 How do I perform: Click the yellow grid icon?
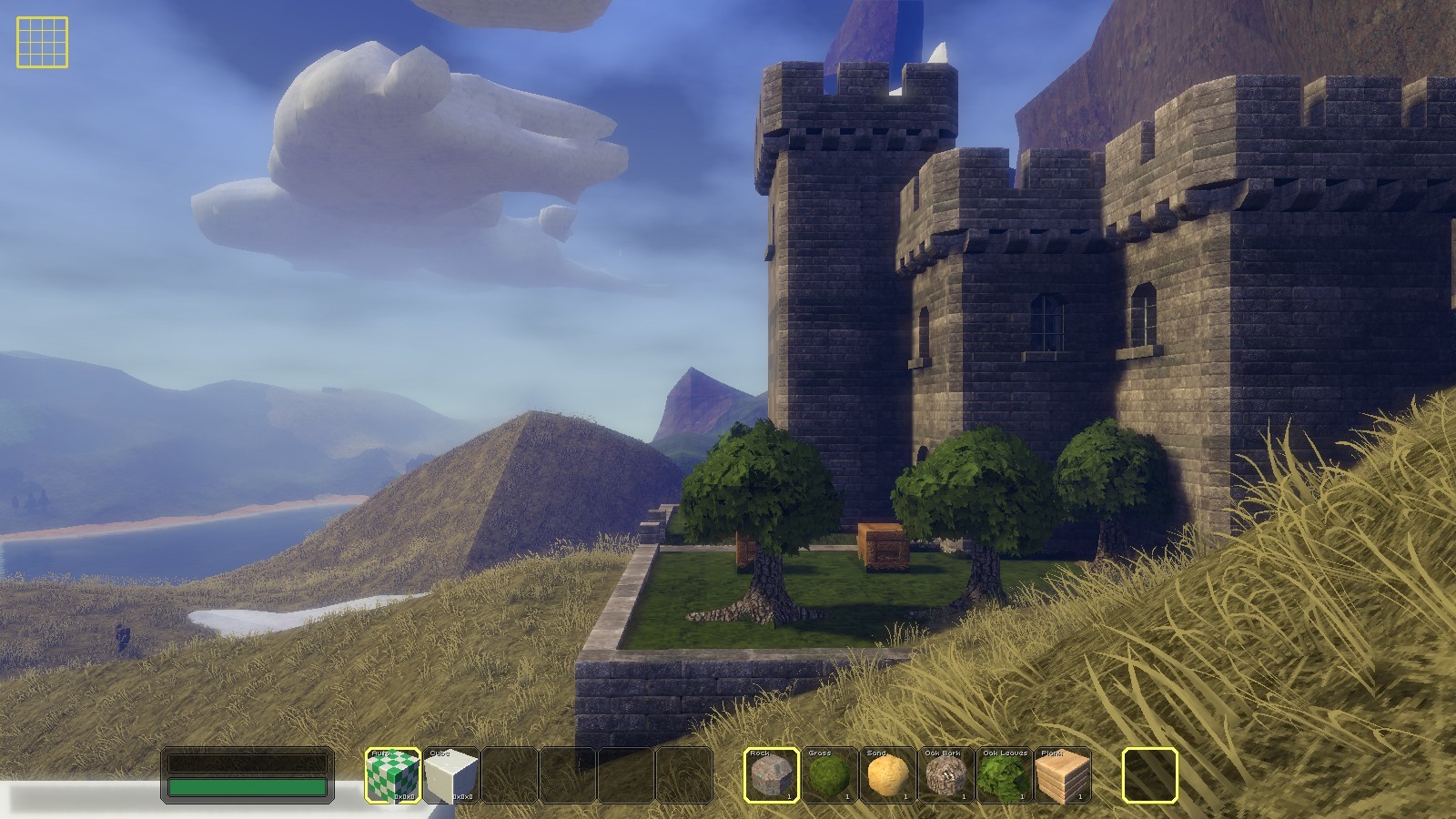coord(42,42)
